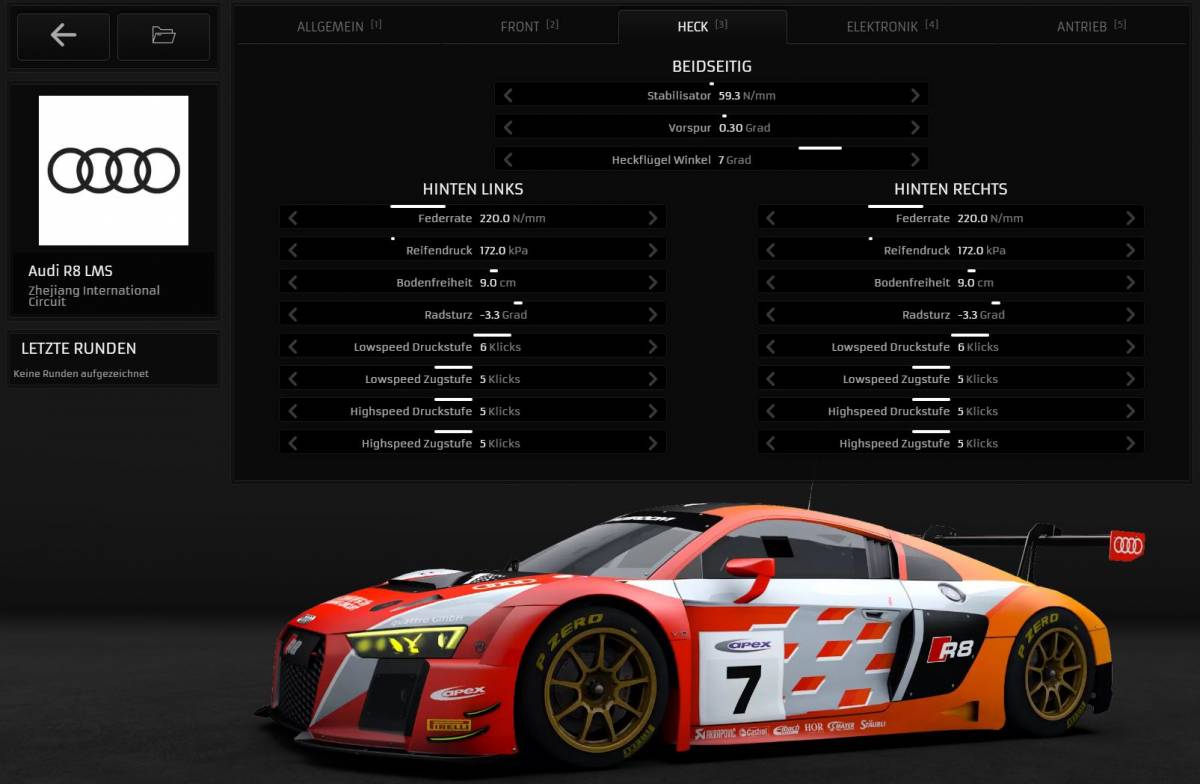
Task: Lower the Heckflügel Winkel setting
Action: [508, 160]
